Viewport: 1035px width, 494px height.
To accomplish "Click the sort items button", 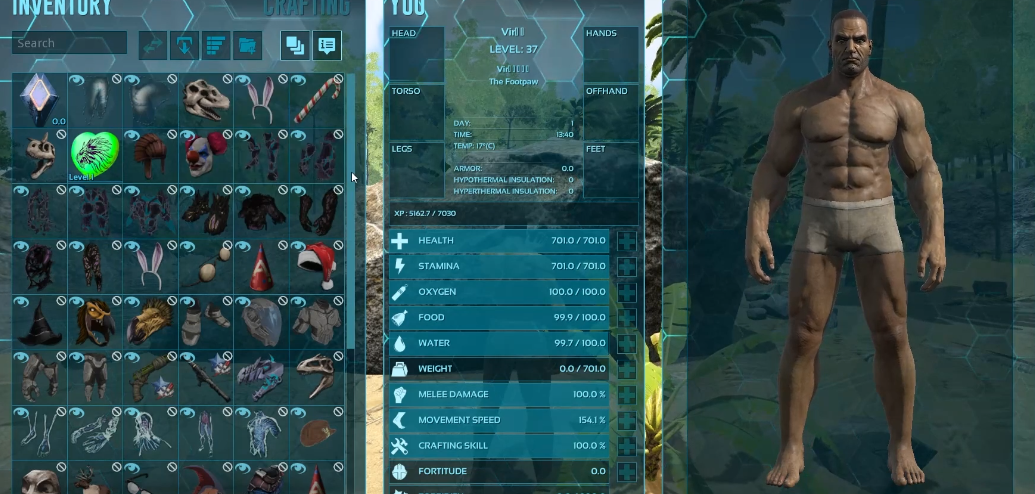I will [x=216, y=45].
